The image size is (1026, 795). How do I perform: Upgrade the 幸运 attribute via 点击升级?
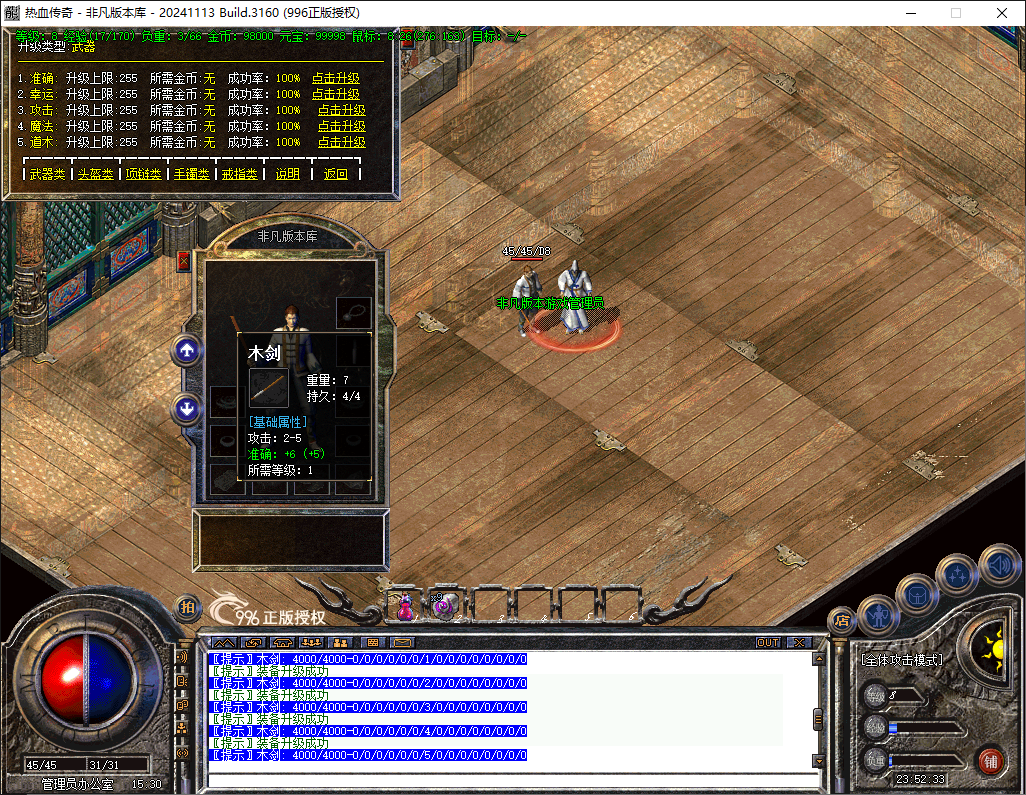335,94
